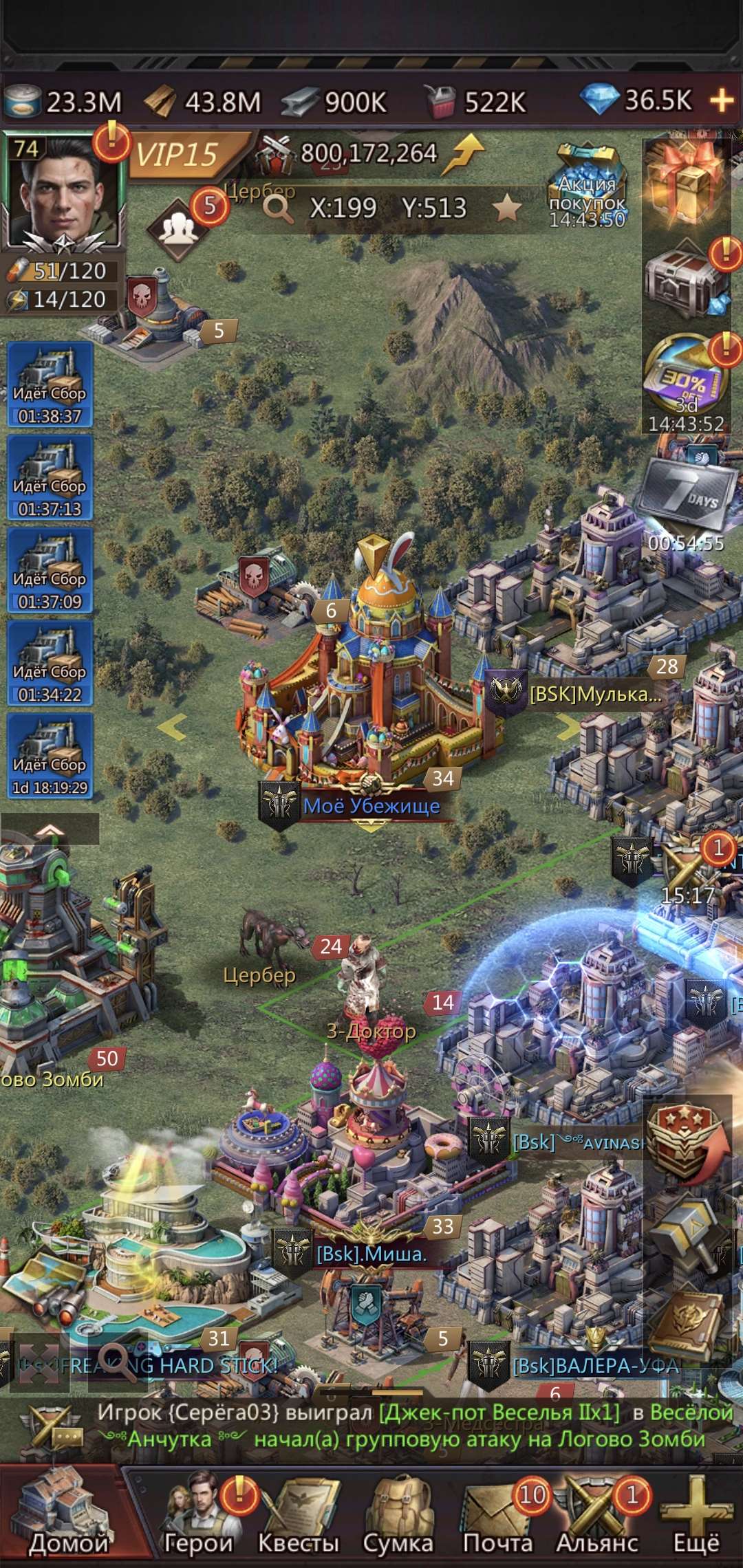This screenshot has width=743, height=1568.
Task: Open the Сумка bag inventory
Action: 398,1513
